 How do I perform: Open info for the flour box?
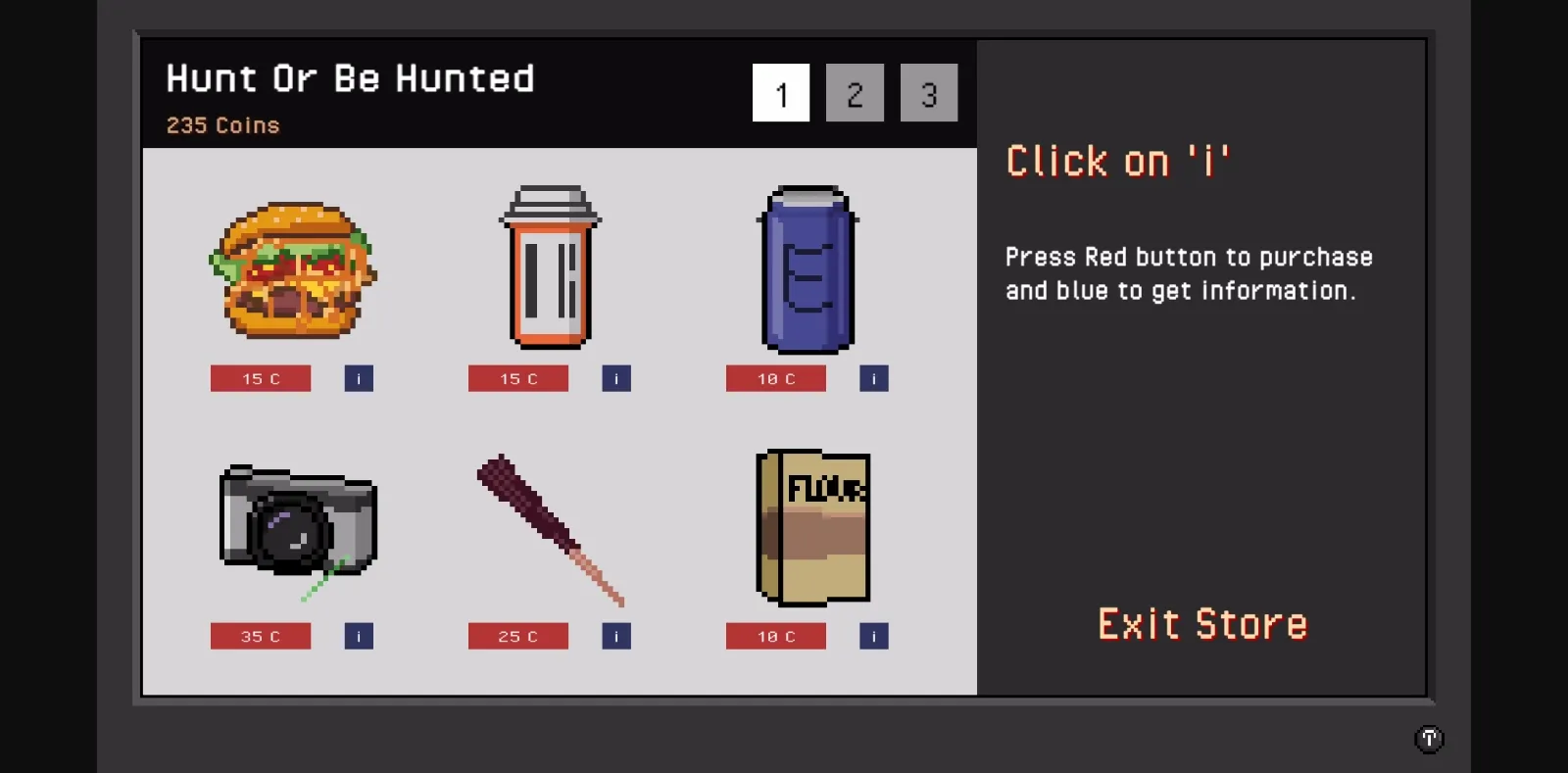coord(873,635)
